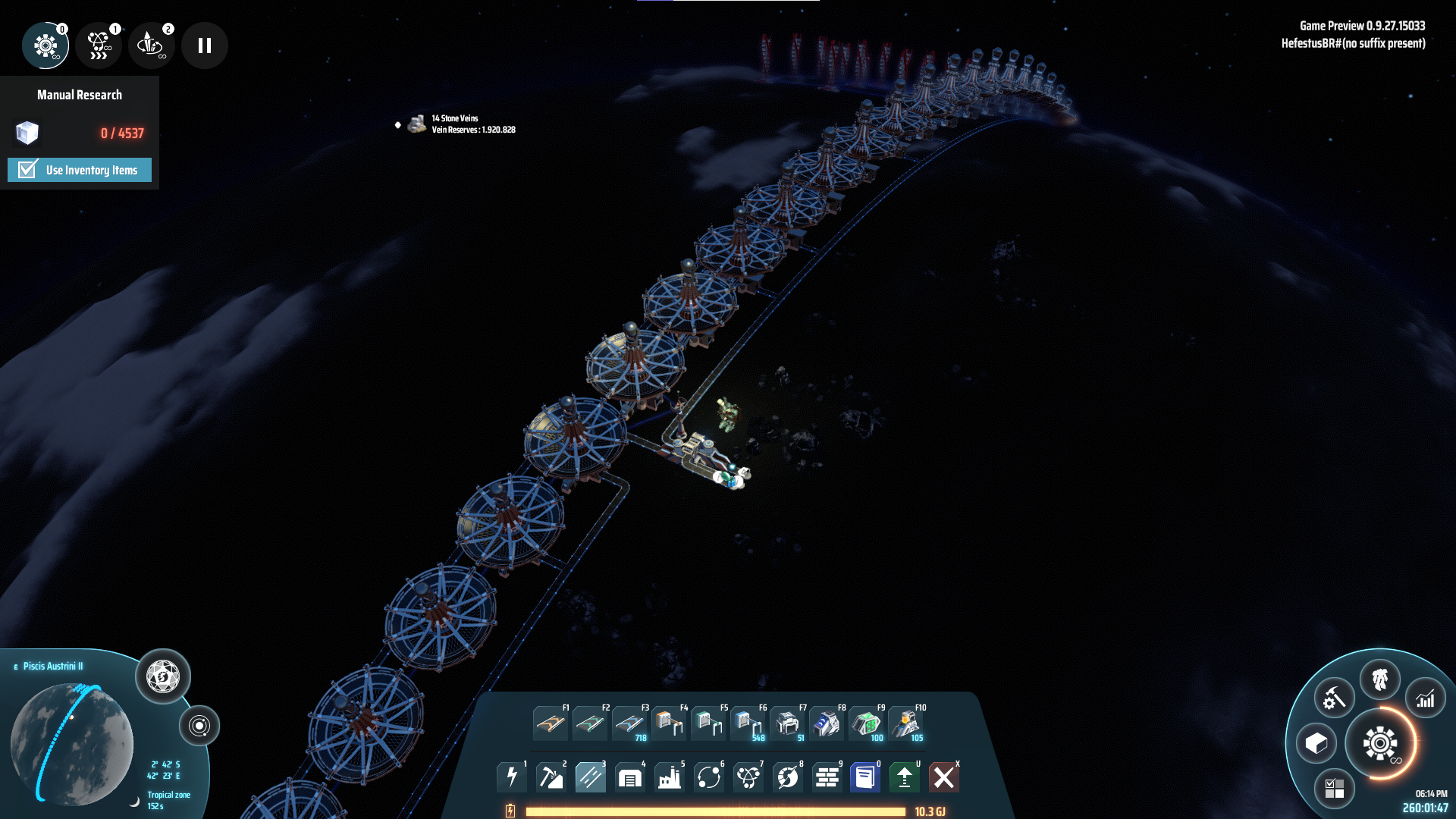Open the large tech tree gear button

coord(1379,743)
